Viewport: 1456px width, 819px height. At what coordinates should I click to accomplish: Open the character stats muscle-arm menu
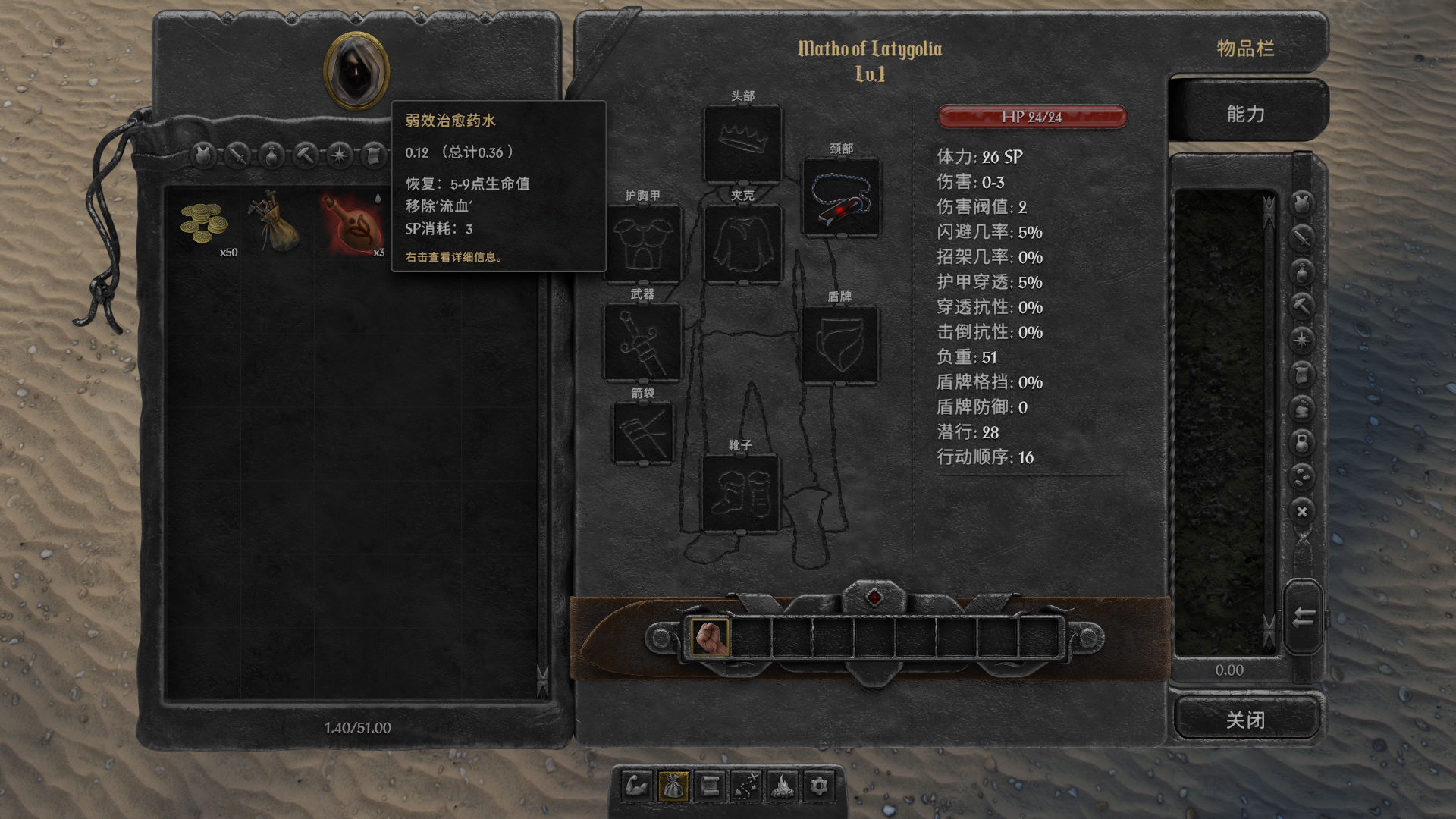tap(637, 786)
